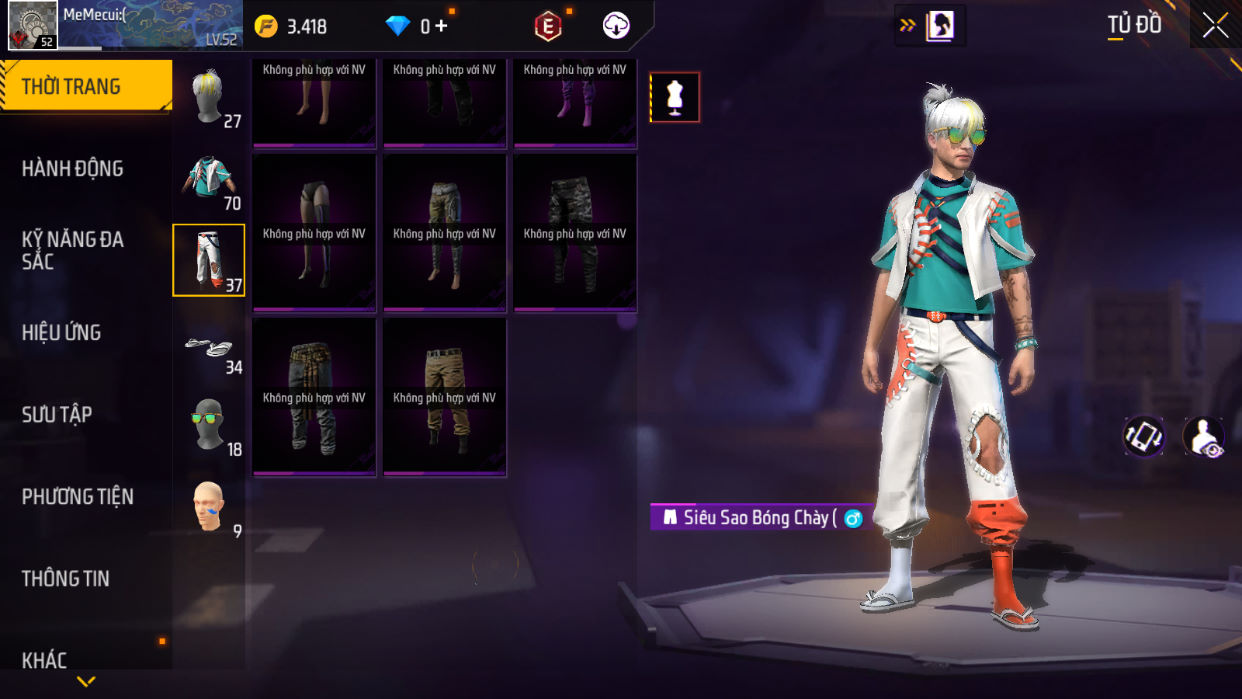Image resolution: width=1242 pixels, height=699 pixels.
Task: Open the Thời Trang menu tab
Action: coord(85,87)
